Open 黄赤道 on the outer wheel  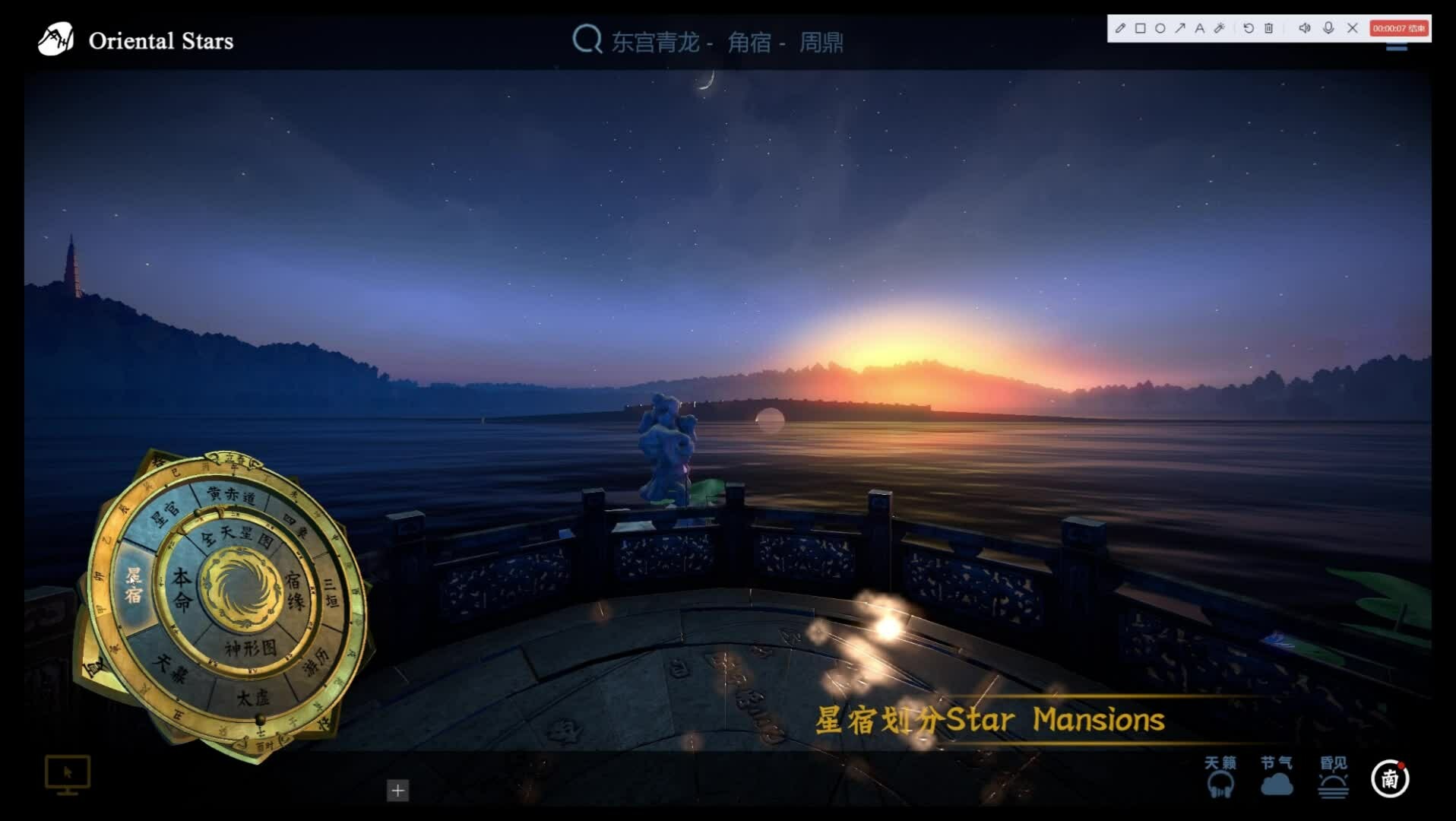[x=232, y=495]
